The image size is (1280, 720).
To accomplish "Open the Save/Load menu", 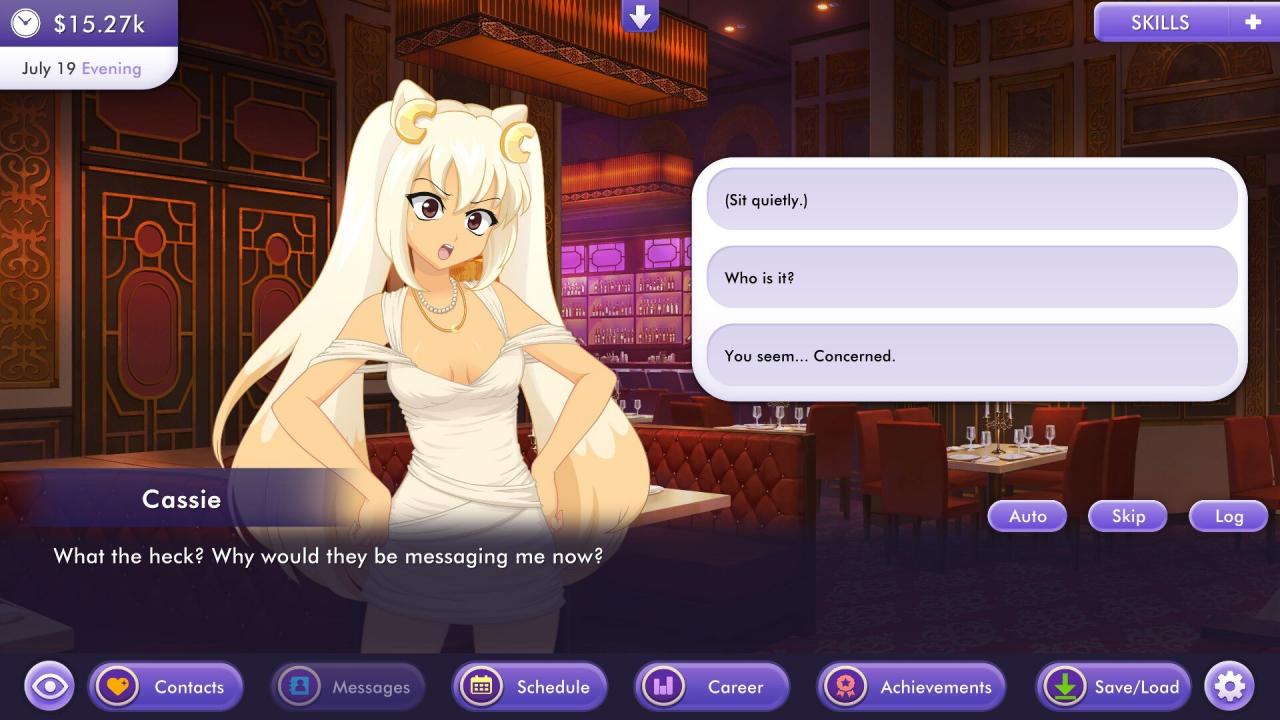I will [1113, 687].
